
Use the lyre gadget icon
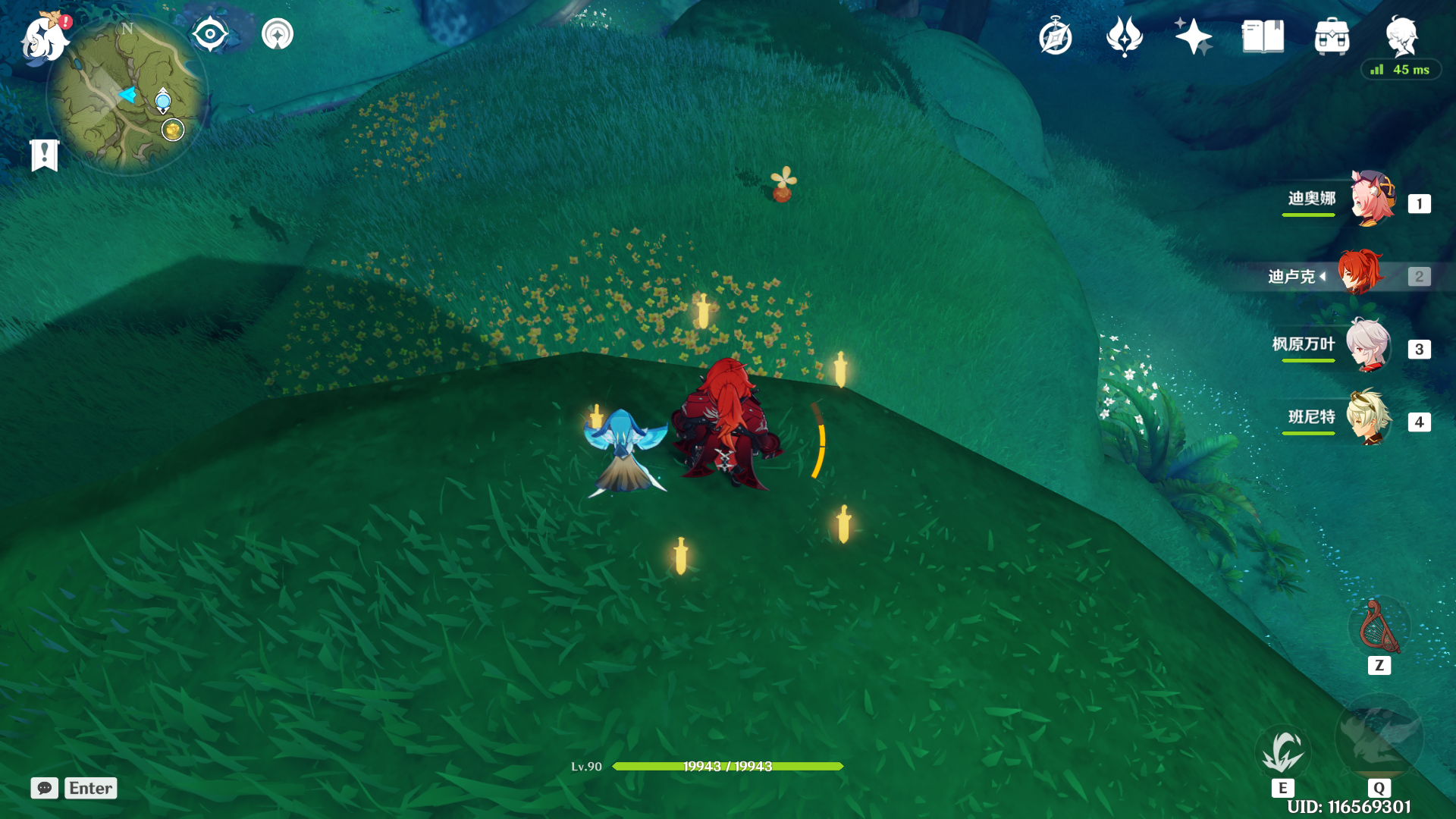coord(1379,628)
